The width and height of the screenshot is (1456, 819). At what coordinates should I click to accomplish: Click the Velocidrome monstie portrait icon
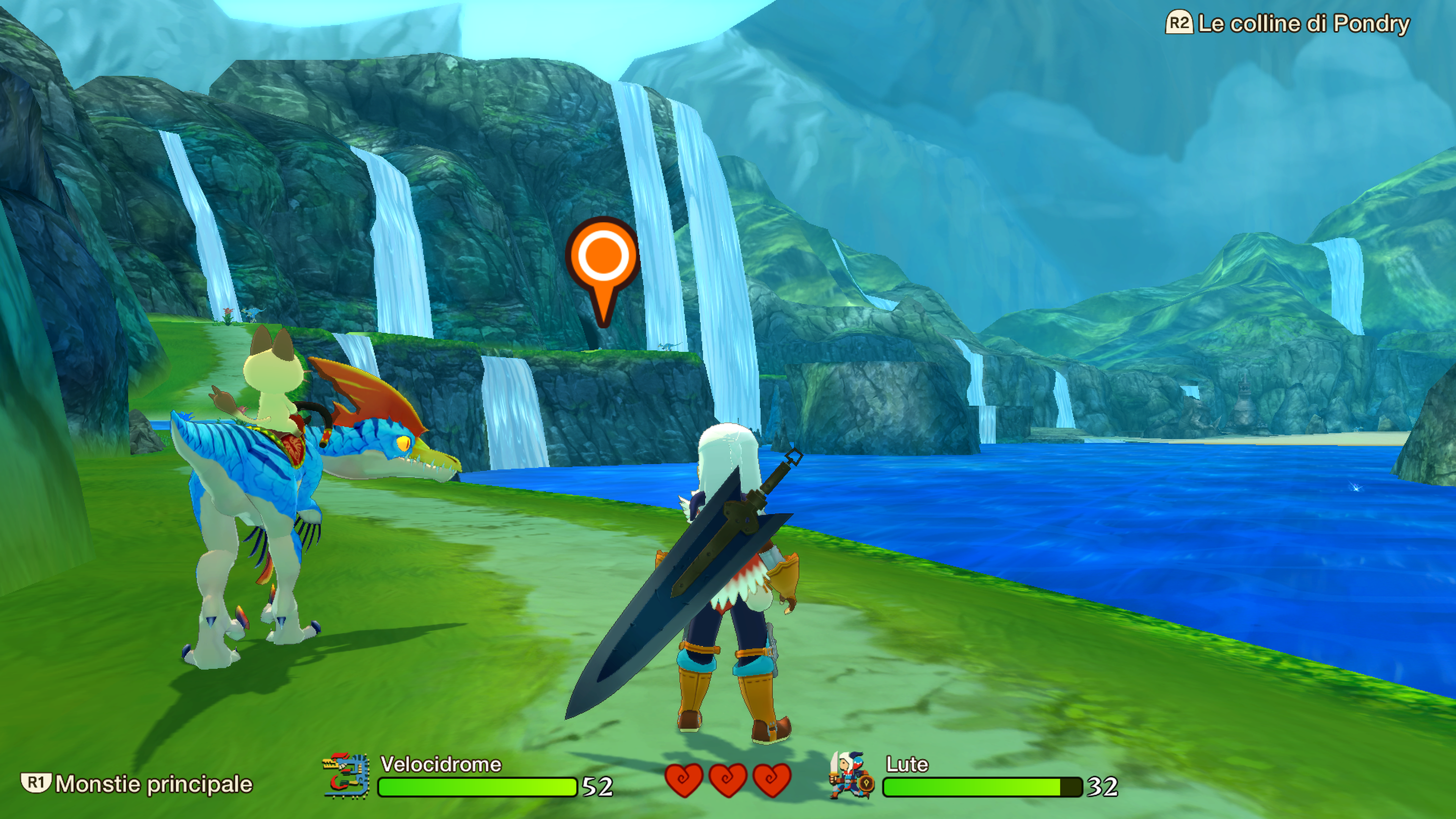point(346,776)
